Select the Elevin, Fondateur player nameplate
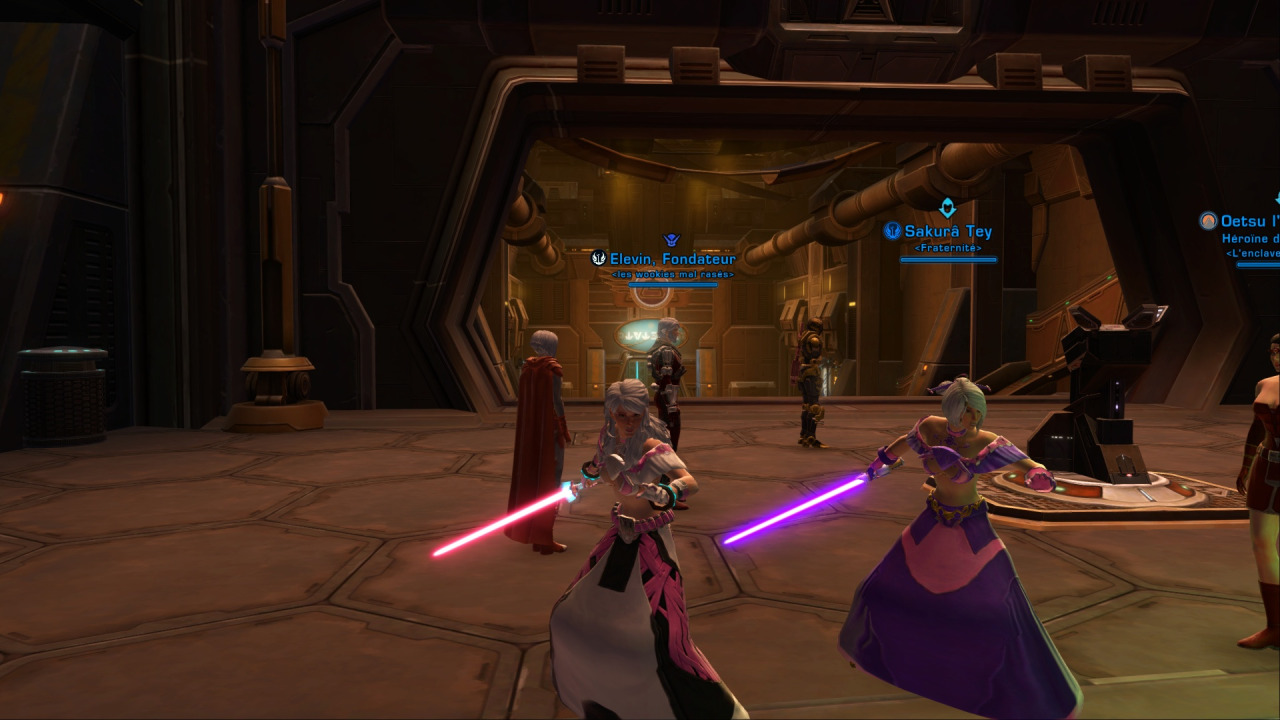Viewport: 1280px width, 720px height. pyautogui.click(x=672, y=259)
